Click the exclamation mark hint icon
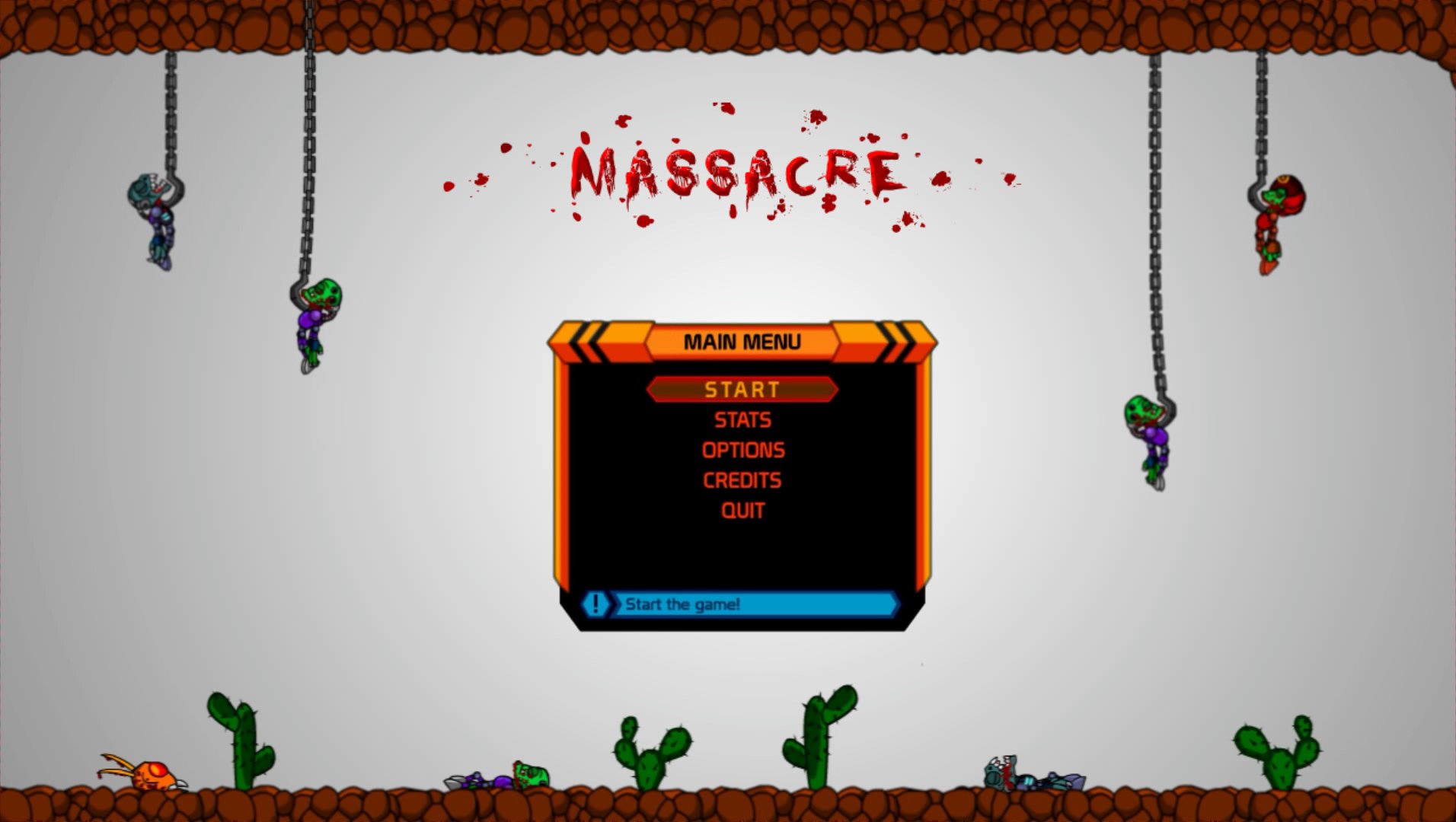The width and height of the screenshot is (1456, 822). tap(596, 604)
